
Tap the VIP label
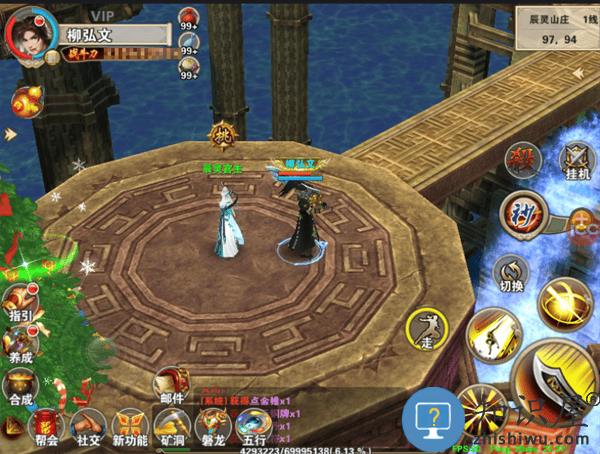(102, 14)
